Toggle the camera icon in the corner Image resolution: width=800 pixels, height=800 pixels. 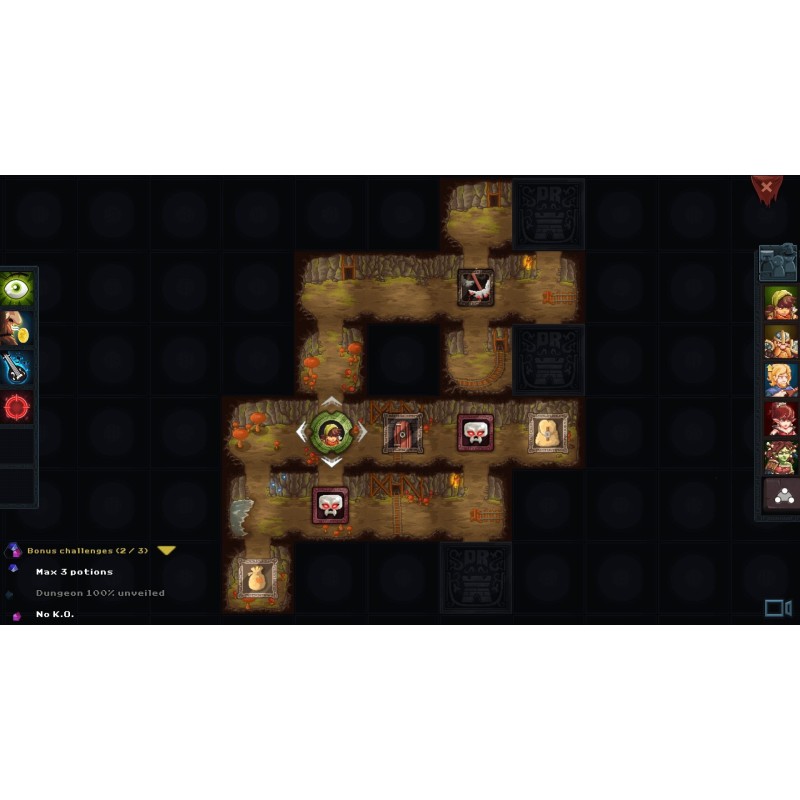point(778,608)
